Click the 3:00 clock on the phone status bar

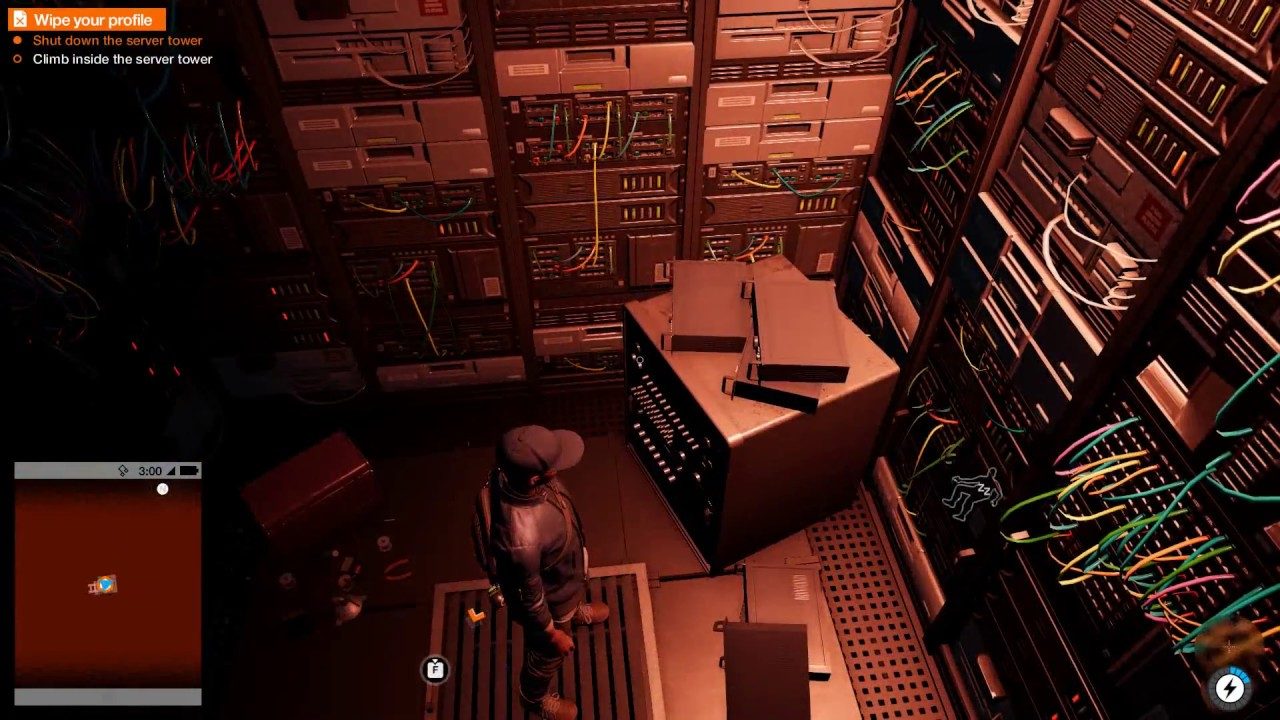tap(152, 470)
